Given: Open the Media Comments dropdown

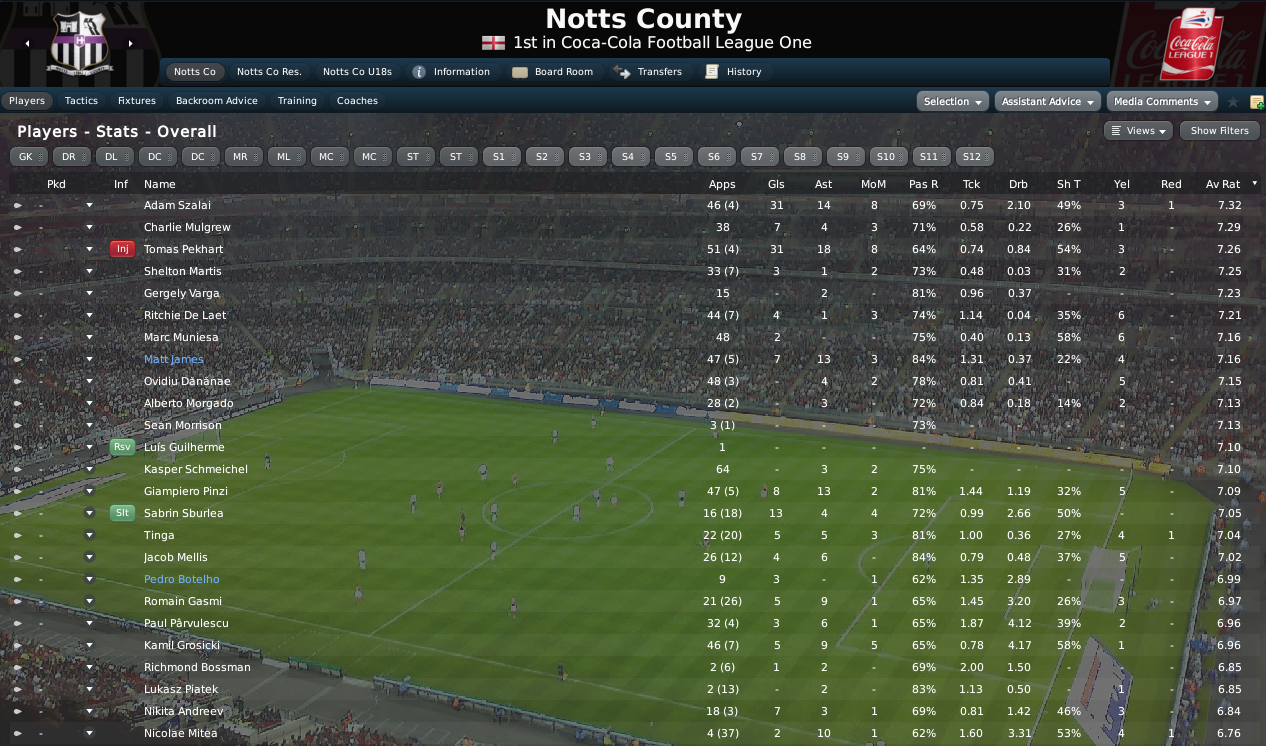Looking at the screenshot, I should pos(1161,102).
